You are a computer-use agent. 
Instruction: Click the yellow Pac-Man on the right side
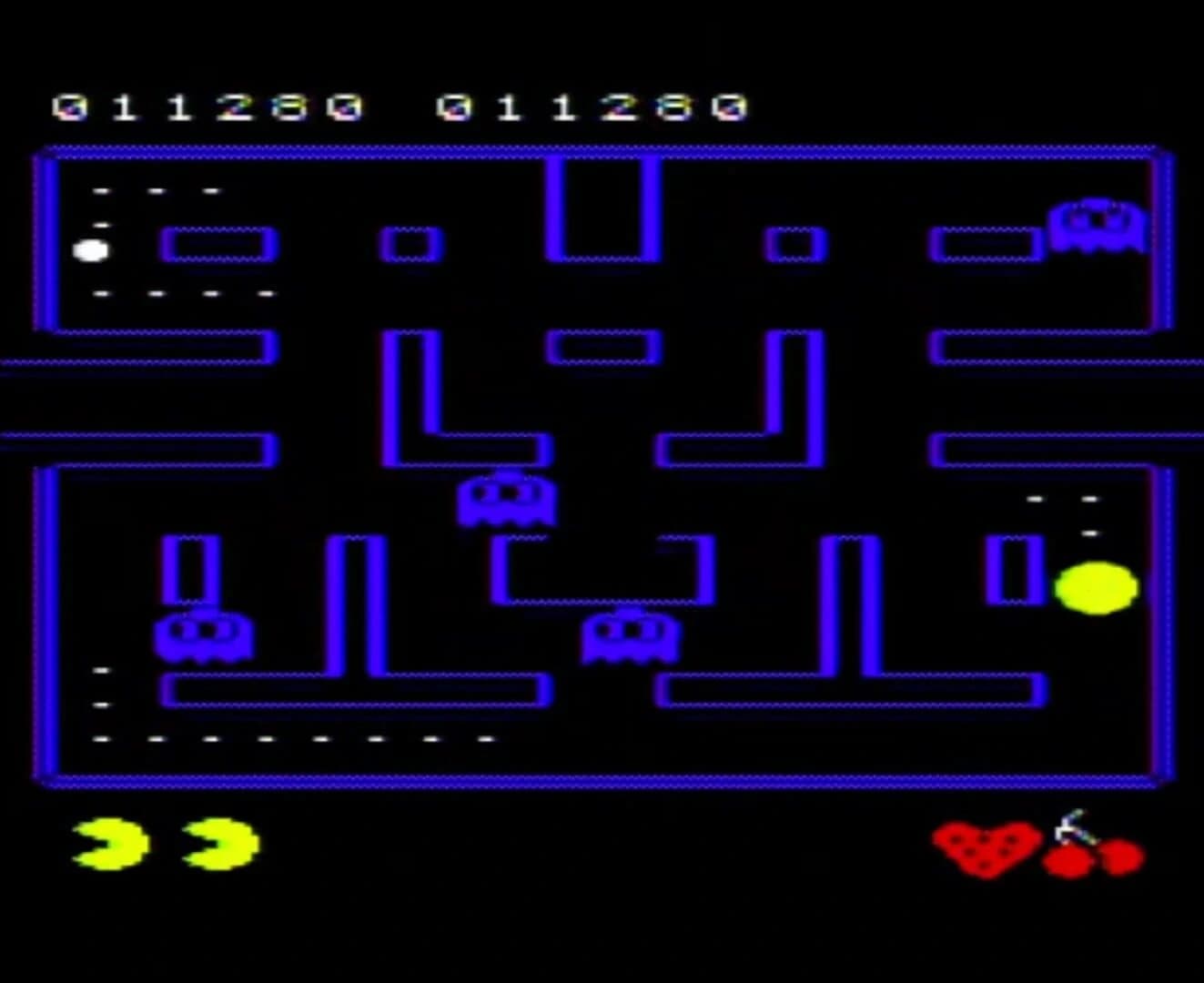coord(1095,589)
